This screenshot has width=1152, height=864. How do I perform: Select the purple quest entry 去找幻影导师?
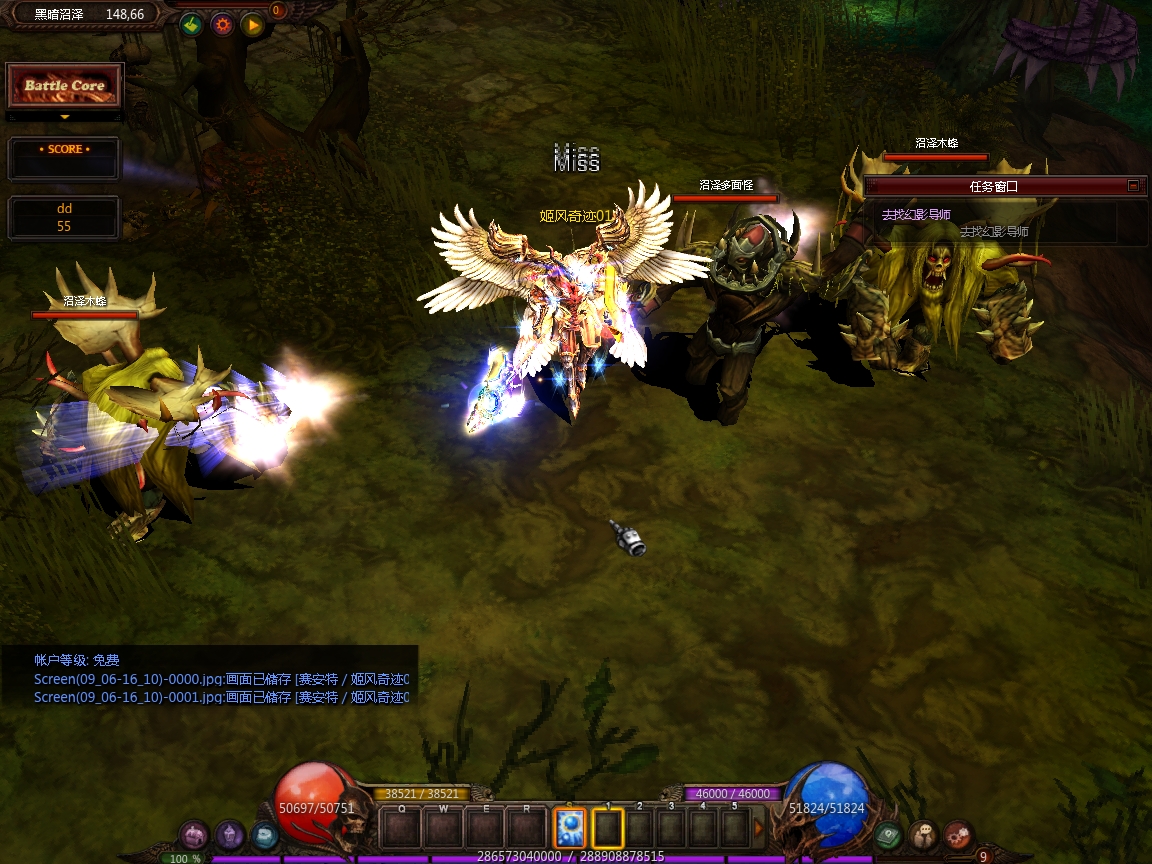[916, 215]
